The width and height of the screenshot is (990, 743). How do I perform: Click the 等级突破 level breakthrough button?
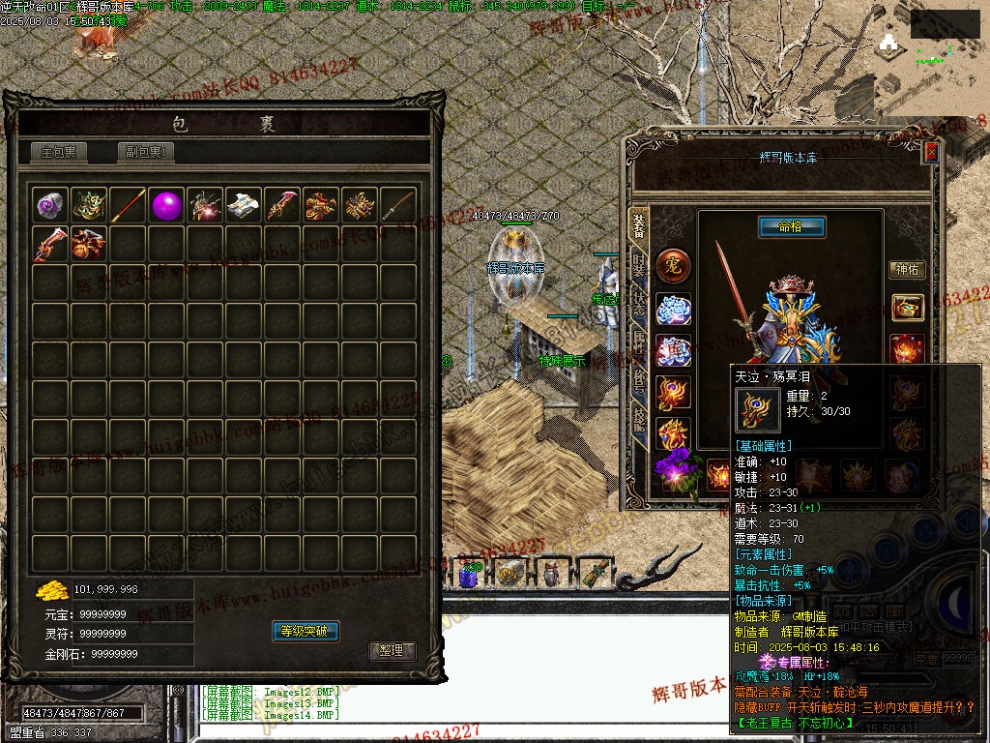(306, 631)
